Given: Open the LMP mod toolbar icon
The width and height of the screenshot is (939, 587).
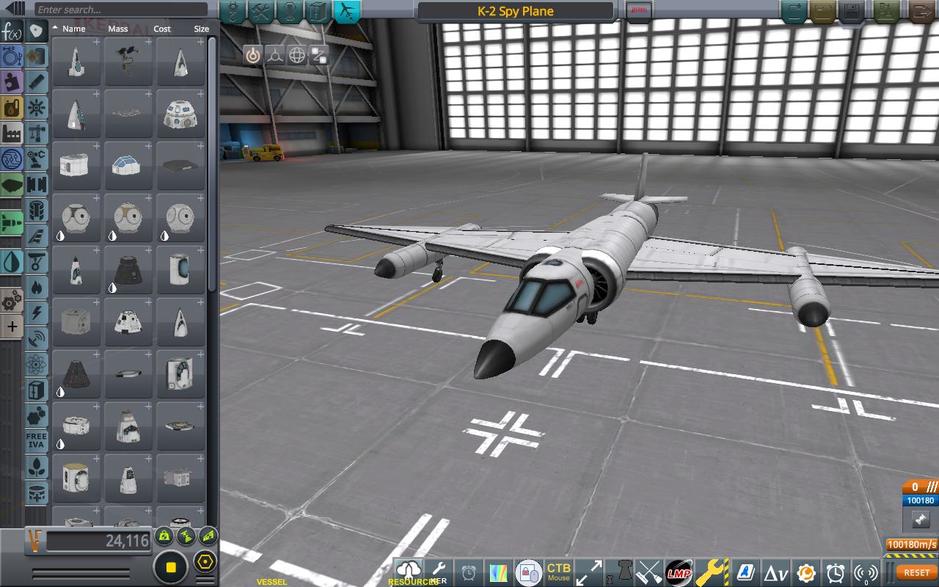Looking at the screenshot, I should point(679,573).
